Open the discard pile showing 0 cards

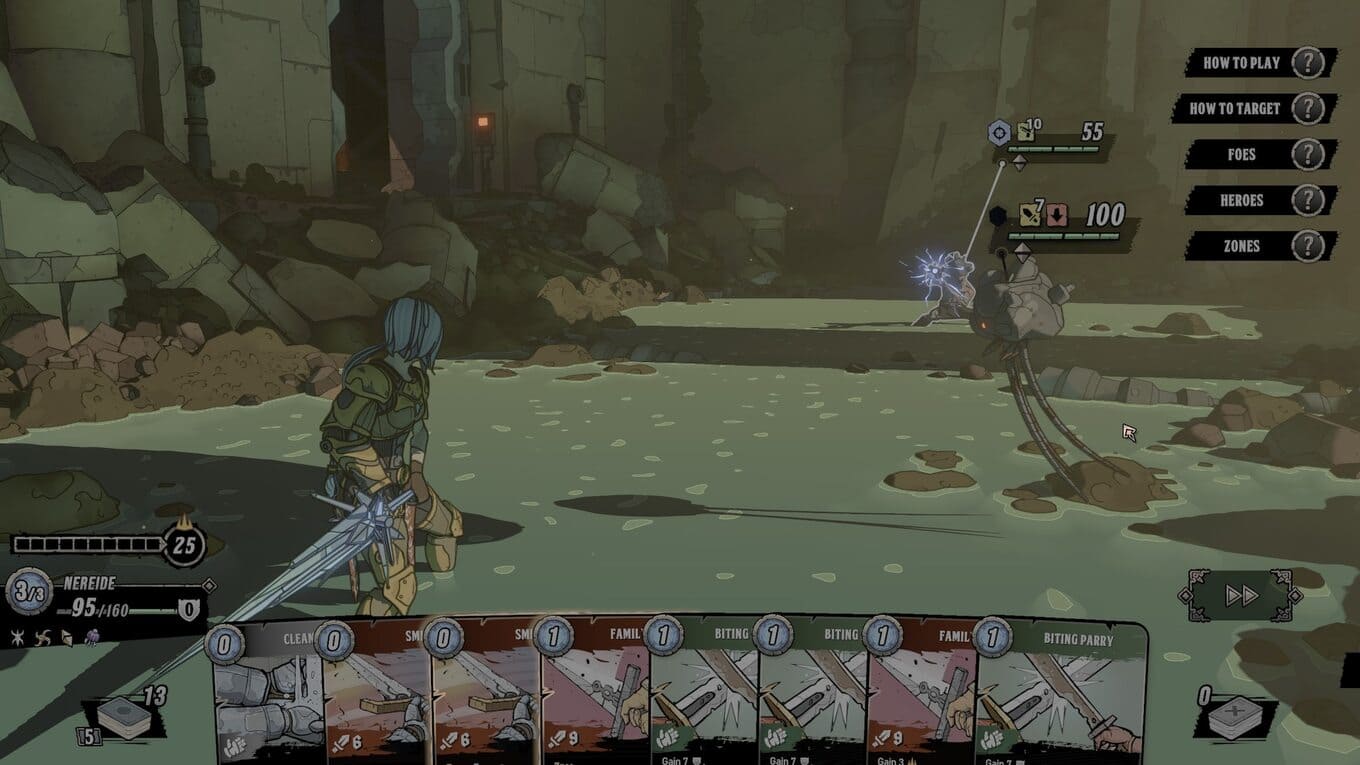click(x=1236, y=717)
